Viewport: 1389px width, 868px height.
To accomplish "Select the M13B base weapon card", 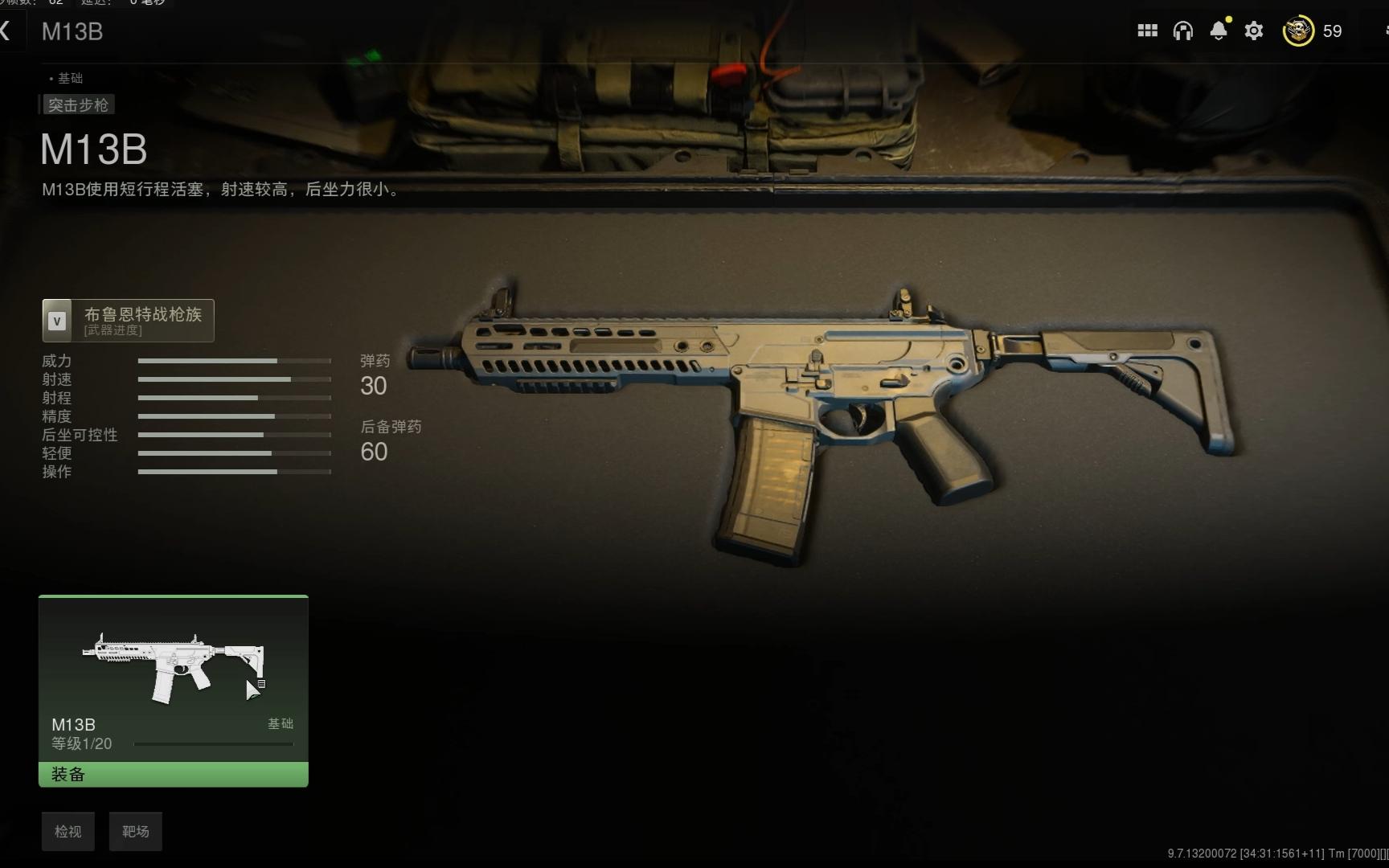I will [x=174, y=679].
